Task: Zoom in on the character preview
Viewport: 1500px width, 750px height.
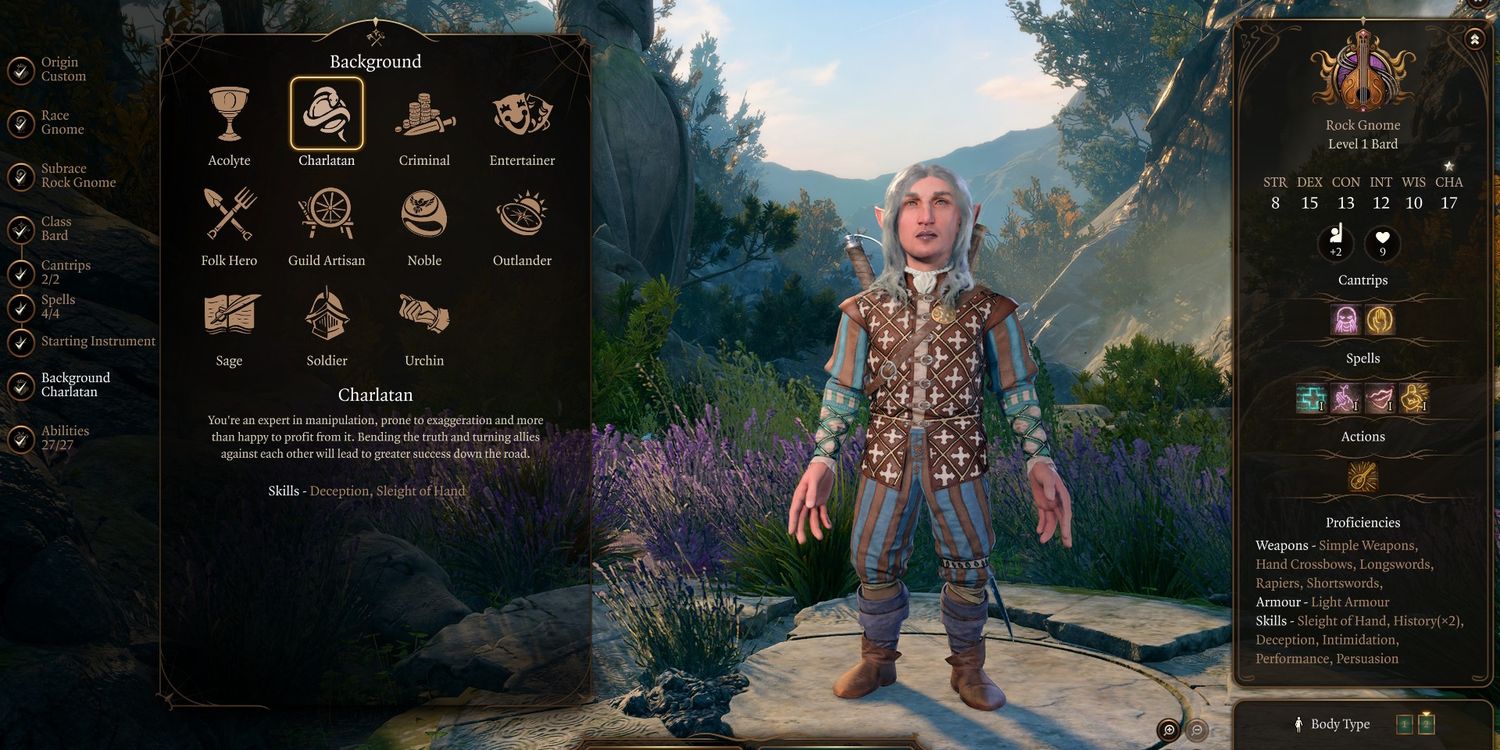Action: point(1168,730)
